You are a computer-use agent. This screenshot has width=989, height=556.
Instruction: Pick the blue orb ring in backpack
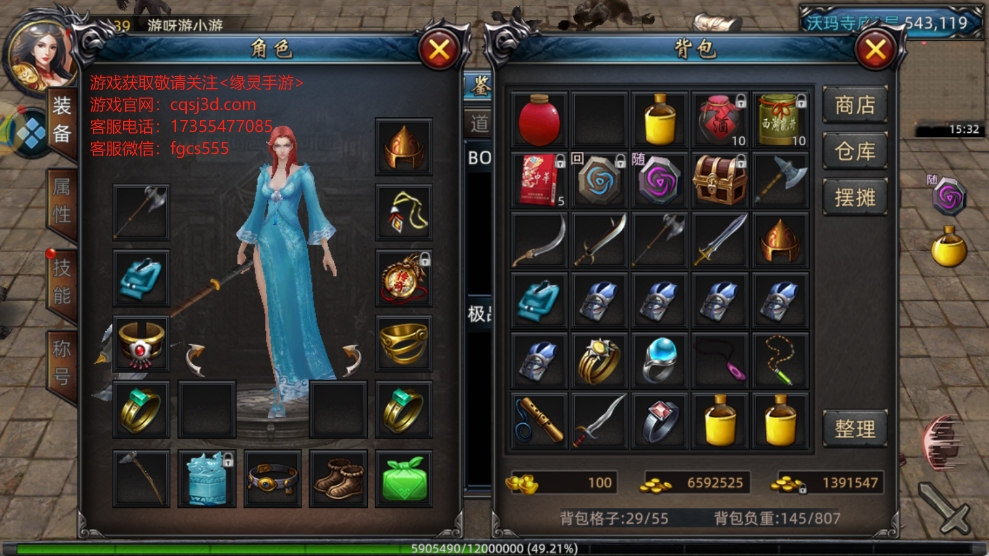pos(660,360)
